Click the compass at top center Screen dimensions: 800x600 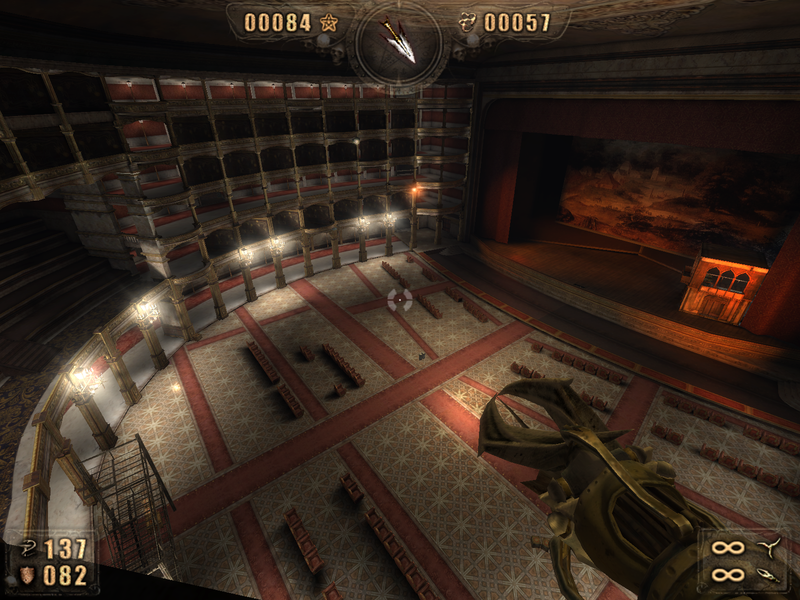point(399,42)
